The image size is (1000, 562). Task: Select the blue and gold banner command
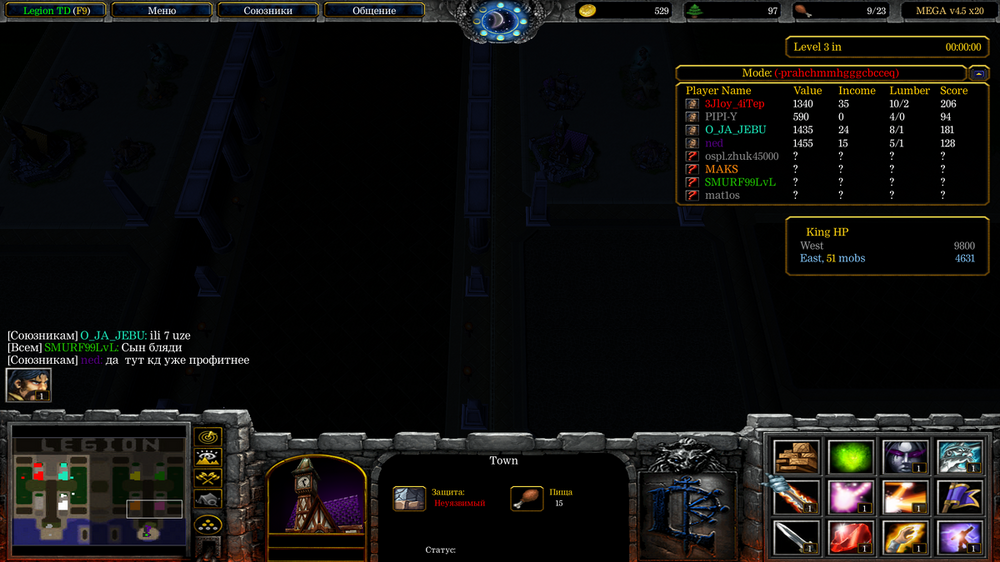(x=959, y=497)
